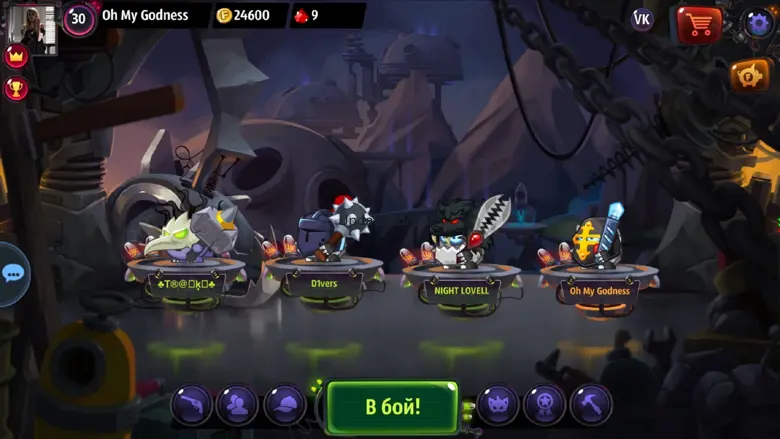The width and height of the screenshot is (780, 439).
Task: Open the hammer crafting menu icon
Action: [x=591, y=404]
